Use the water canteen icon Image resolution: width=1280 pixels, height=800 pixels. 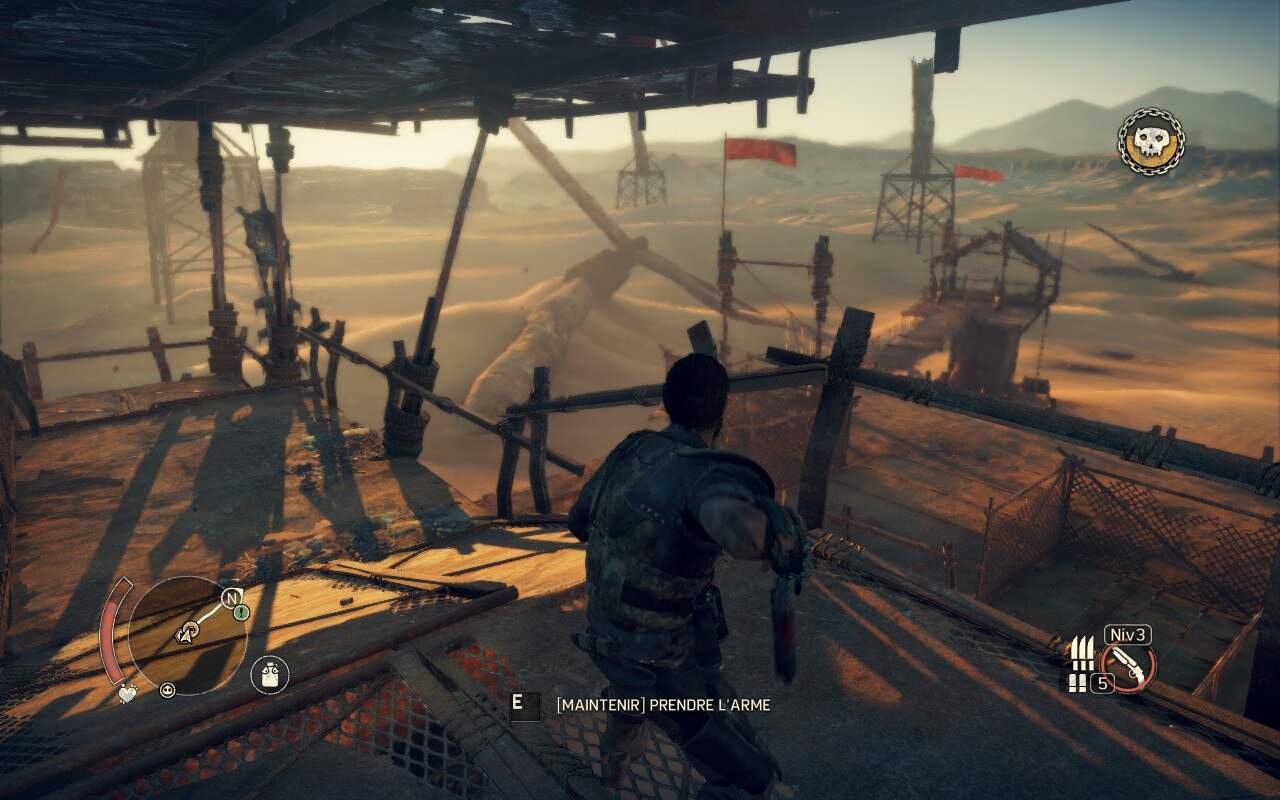pos(269,674)
